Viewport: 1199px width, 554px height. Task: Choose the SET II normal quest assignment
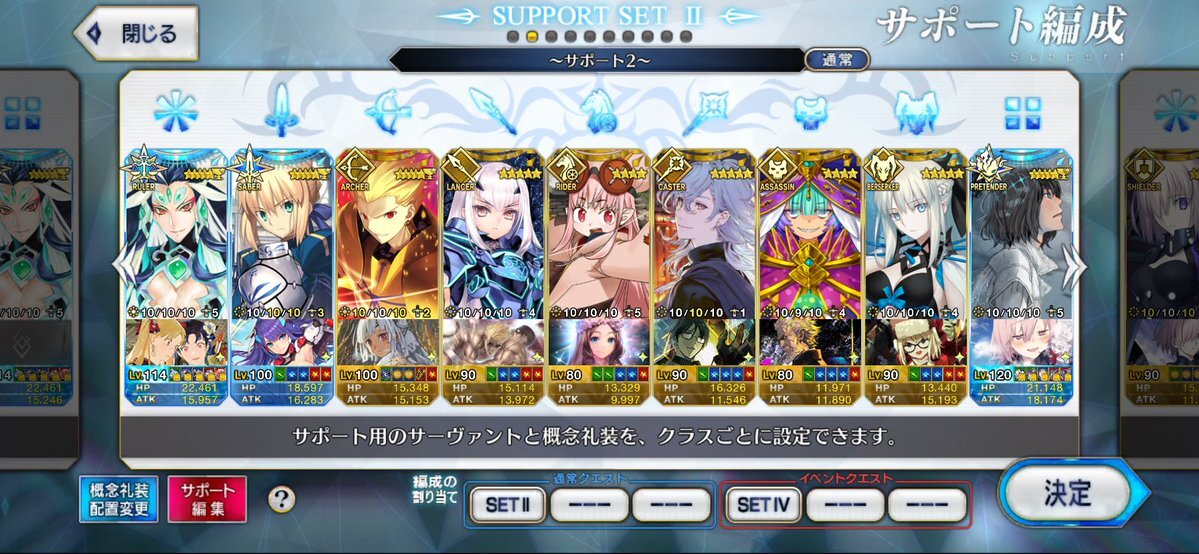point(507,505)
